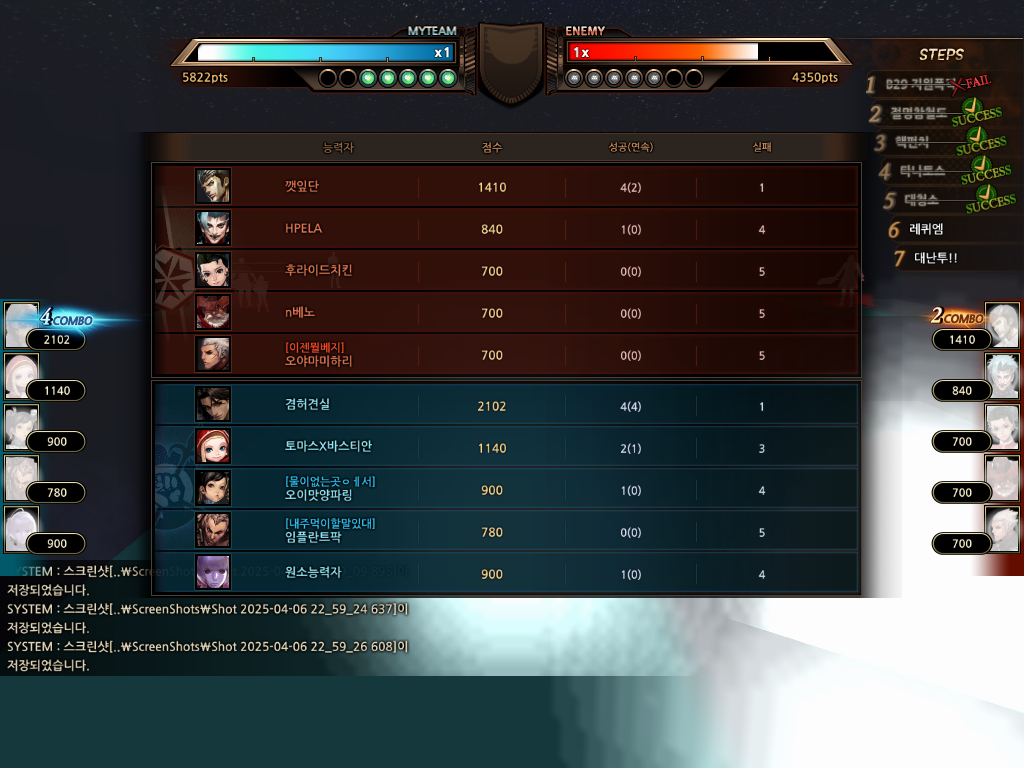Click the 성공(연속) column header

(630, 148)
